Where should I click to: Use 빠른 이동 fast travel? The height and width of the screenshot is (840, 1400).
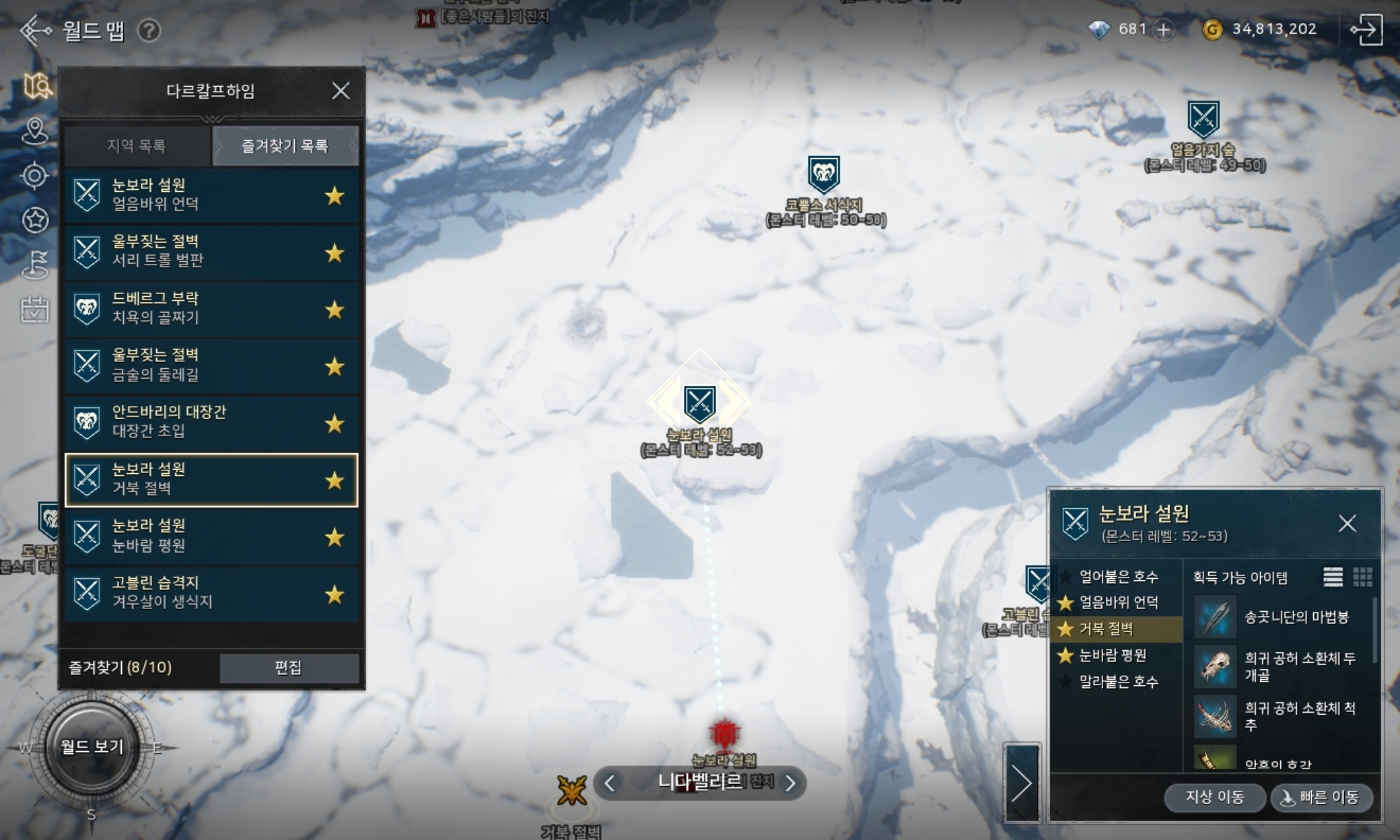point(1321,797)
